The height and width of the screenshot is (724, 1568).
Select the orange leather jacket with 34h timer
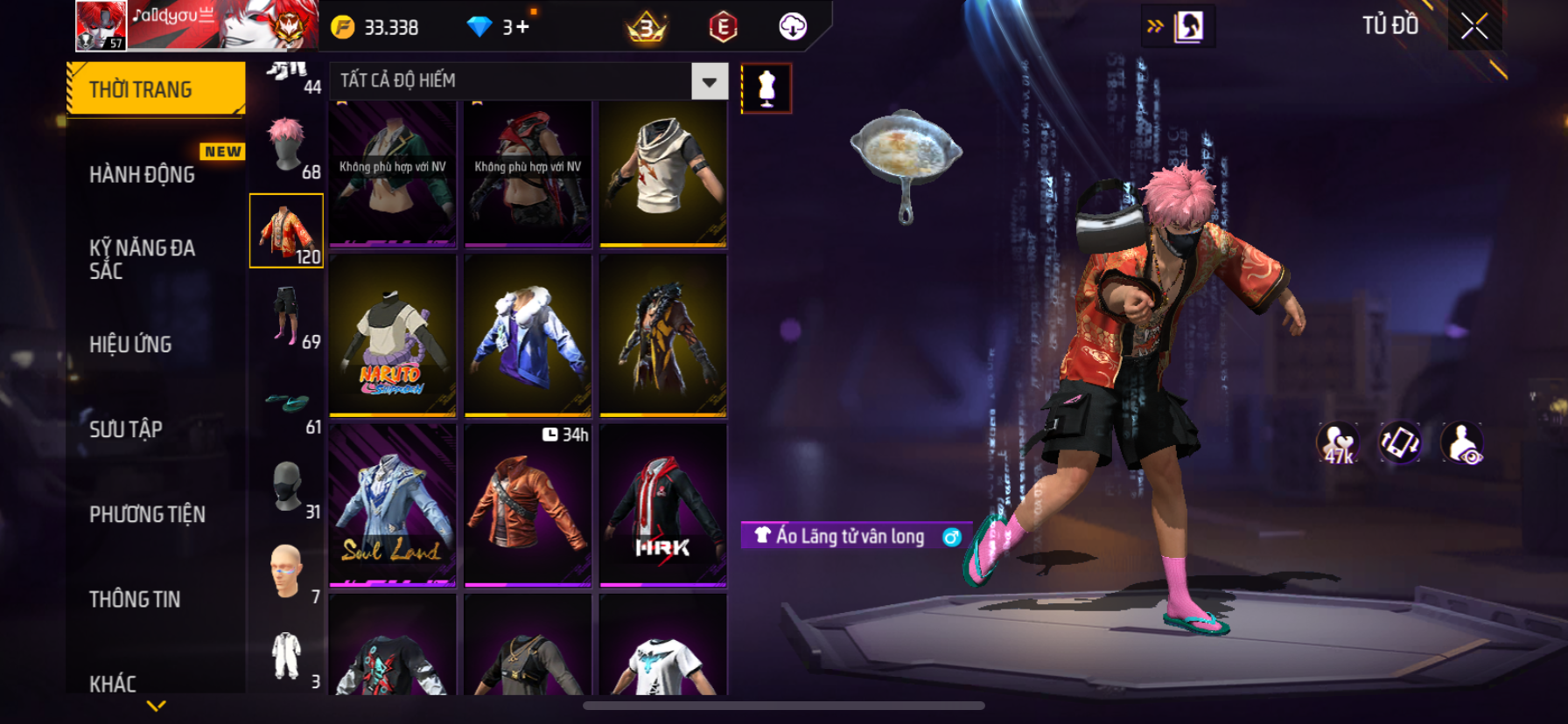click(528, 505)
